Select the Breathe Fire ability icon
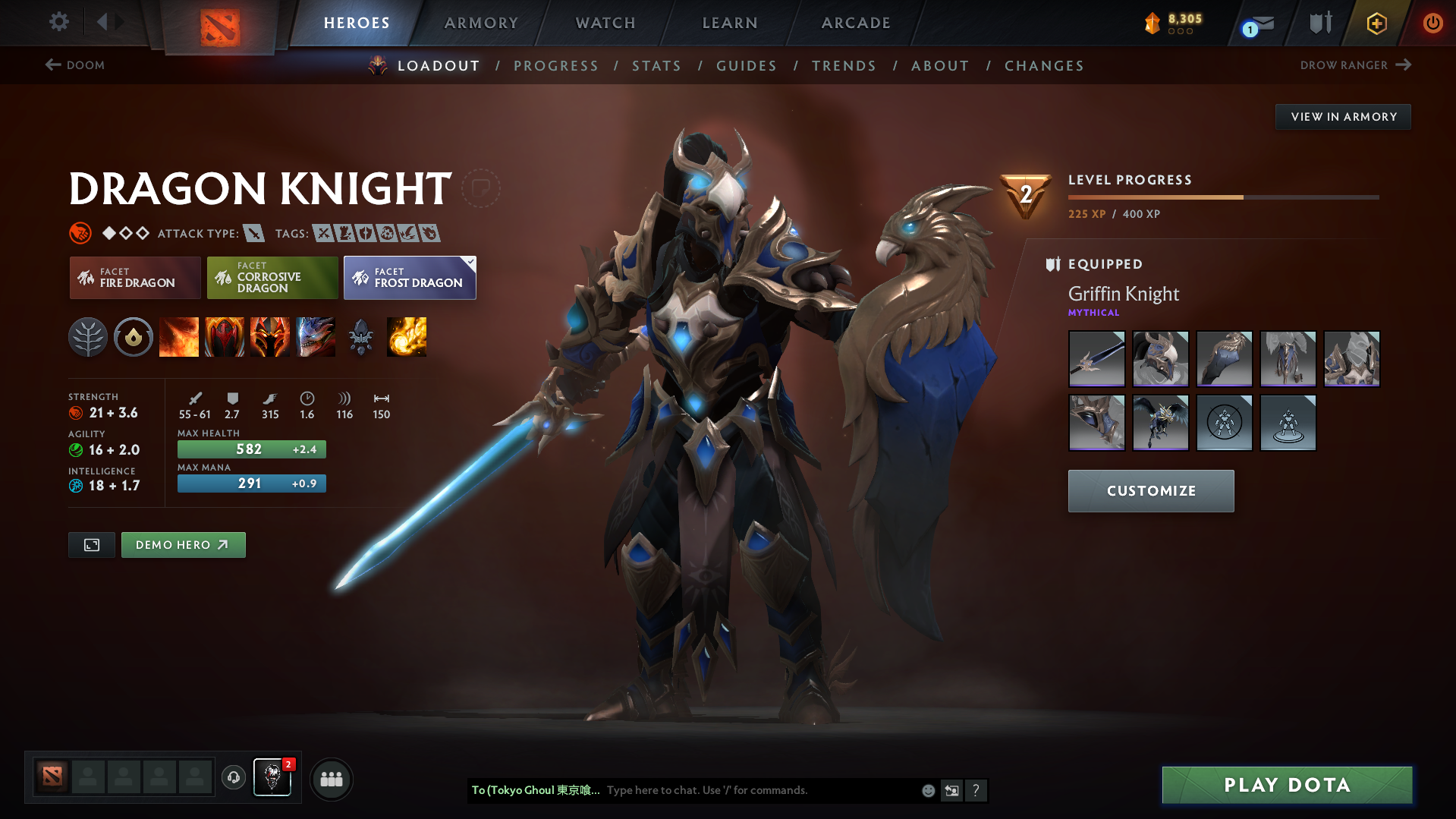This screenshot has width=1456, height=819. click(x=178, y=337)
